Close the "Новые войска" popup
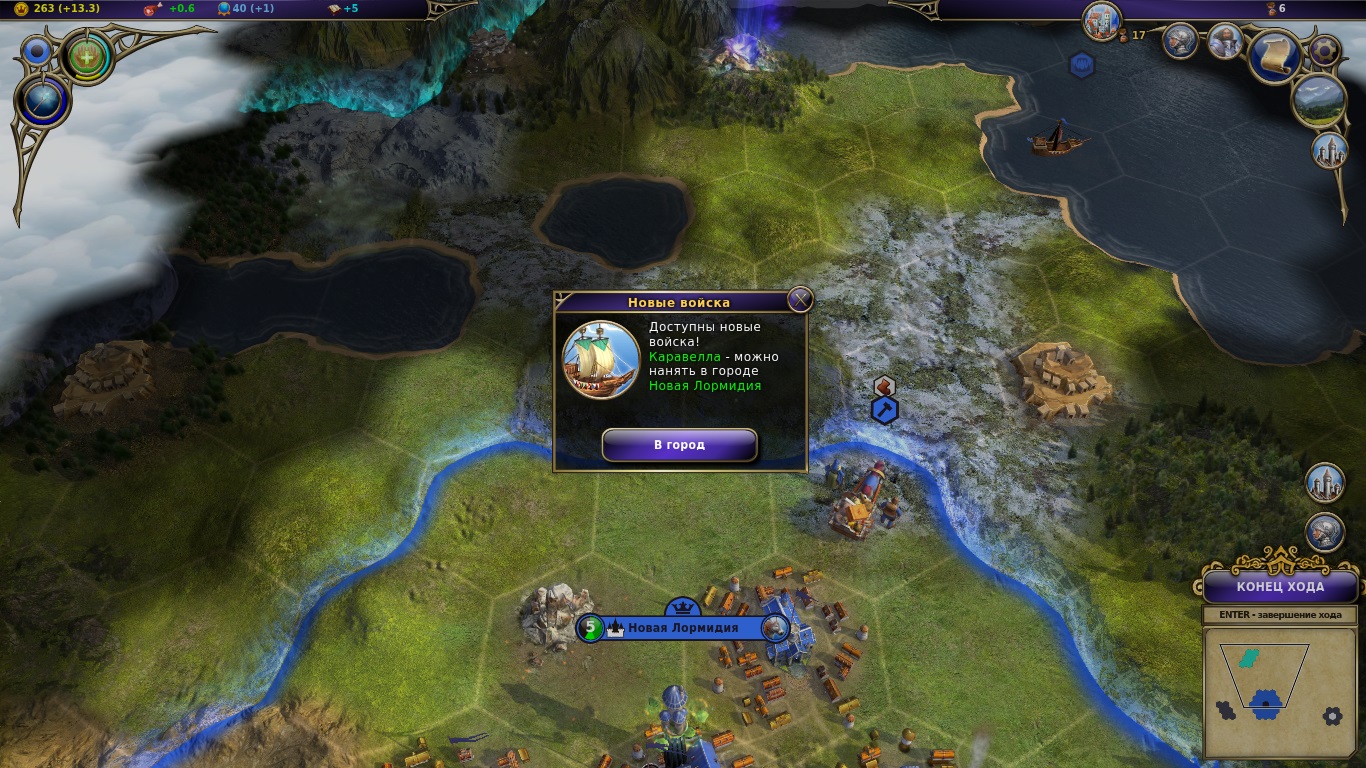The height and width of the screenshot is (768, 1366). (799, 300)
